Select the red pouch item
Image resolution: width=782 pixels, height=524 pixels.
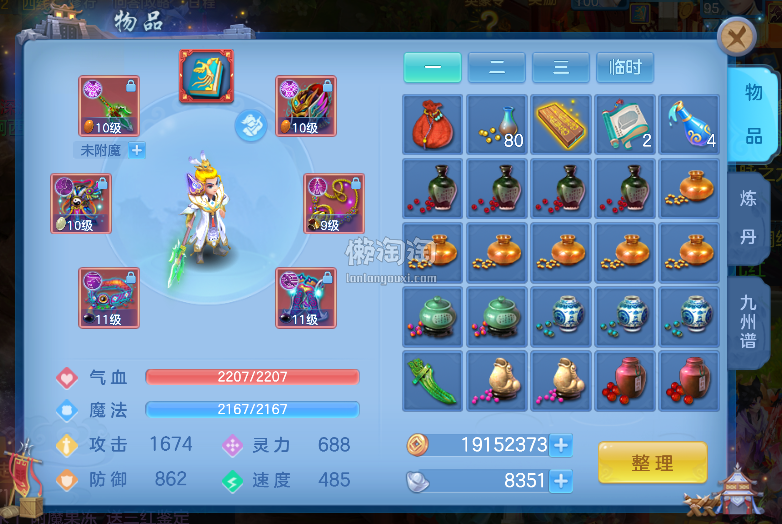pyautogui.click(x=432, y=124)
